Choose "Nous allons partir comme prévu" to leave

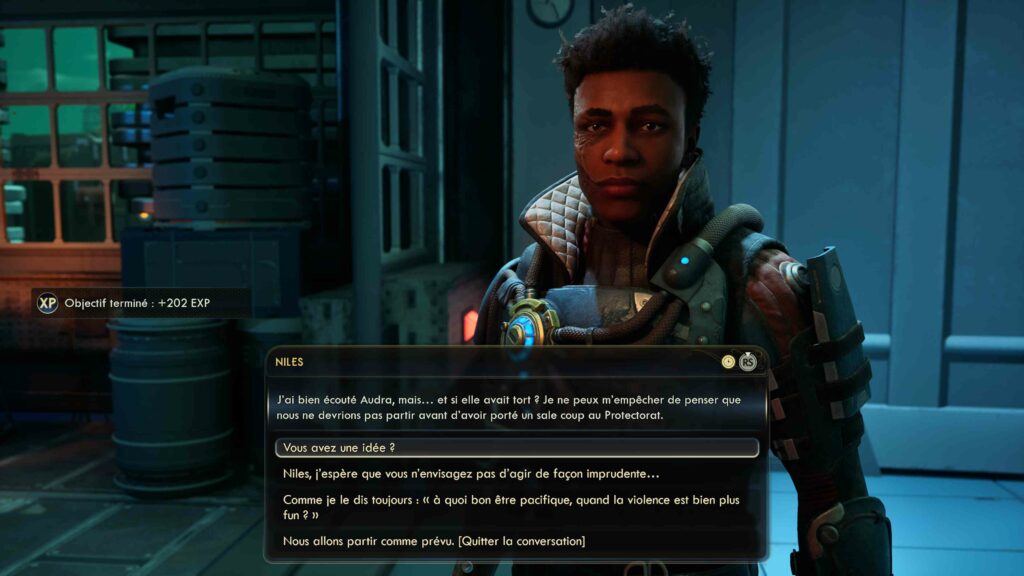434,541
